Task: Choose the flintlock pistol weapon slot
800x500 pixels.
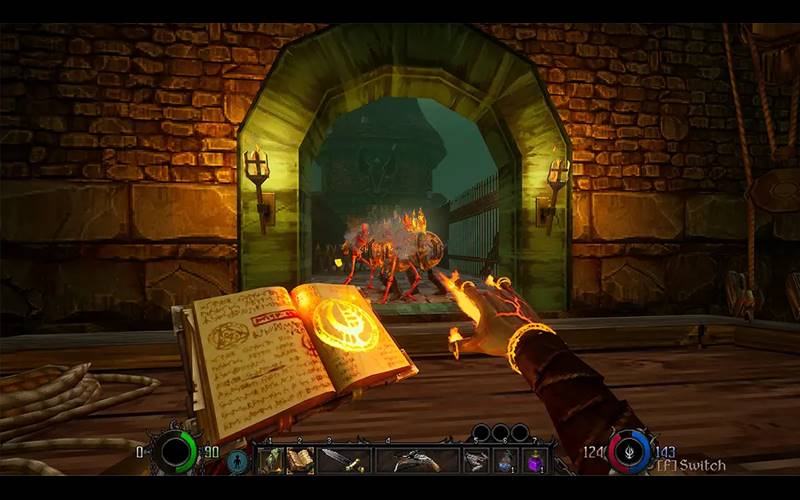Action: point(417,460)
